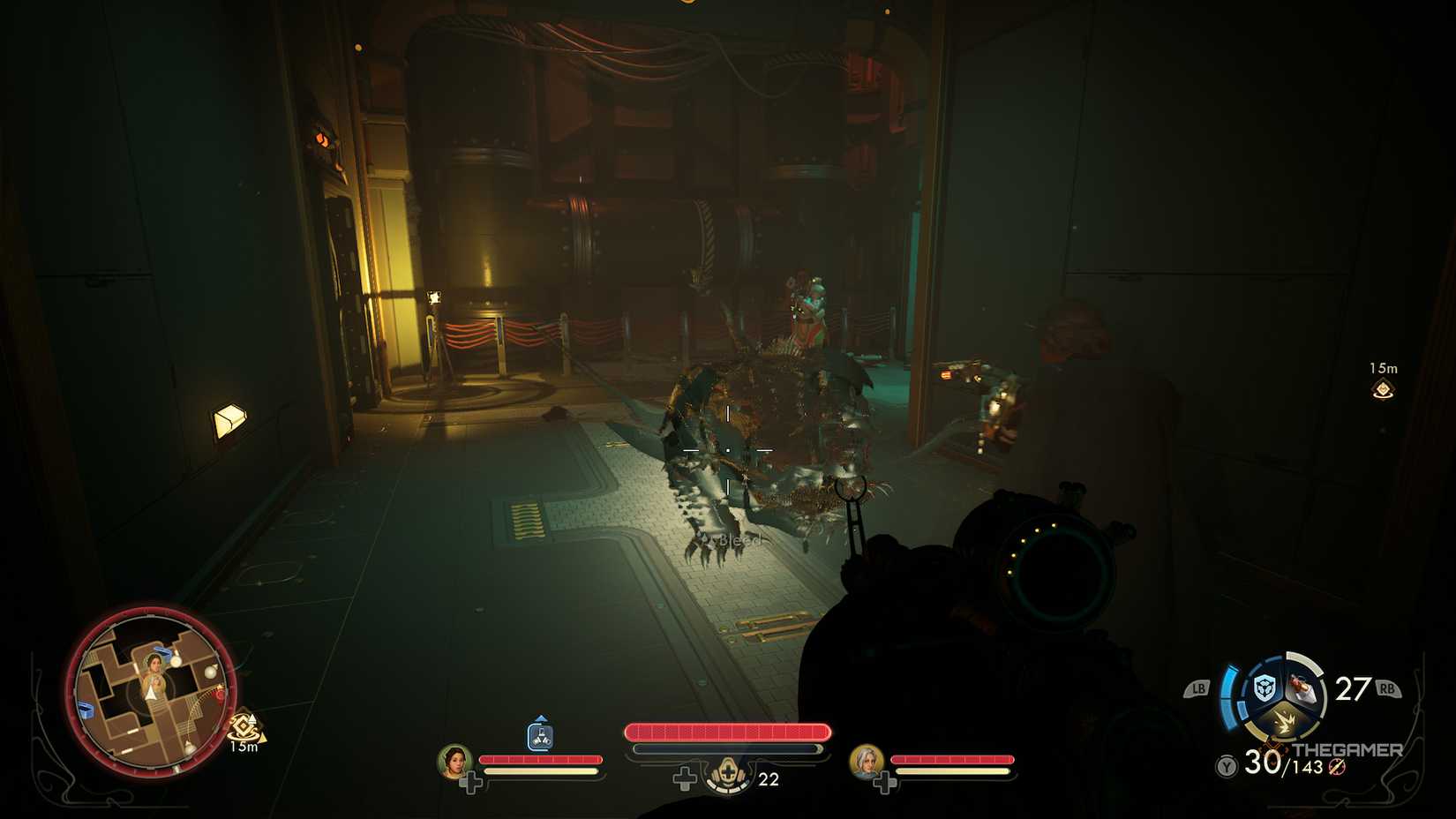Click the quest marker icon at the right screen edge
1456x819 pixels.
1383,388
